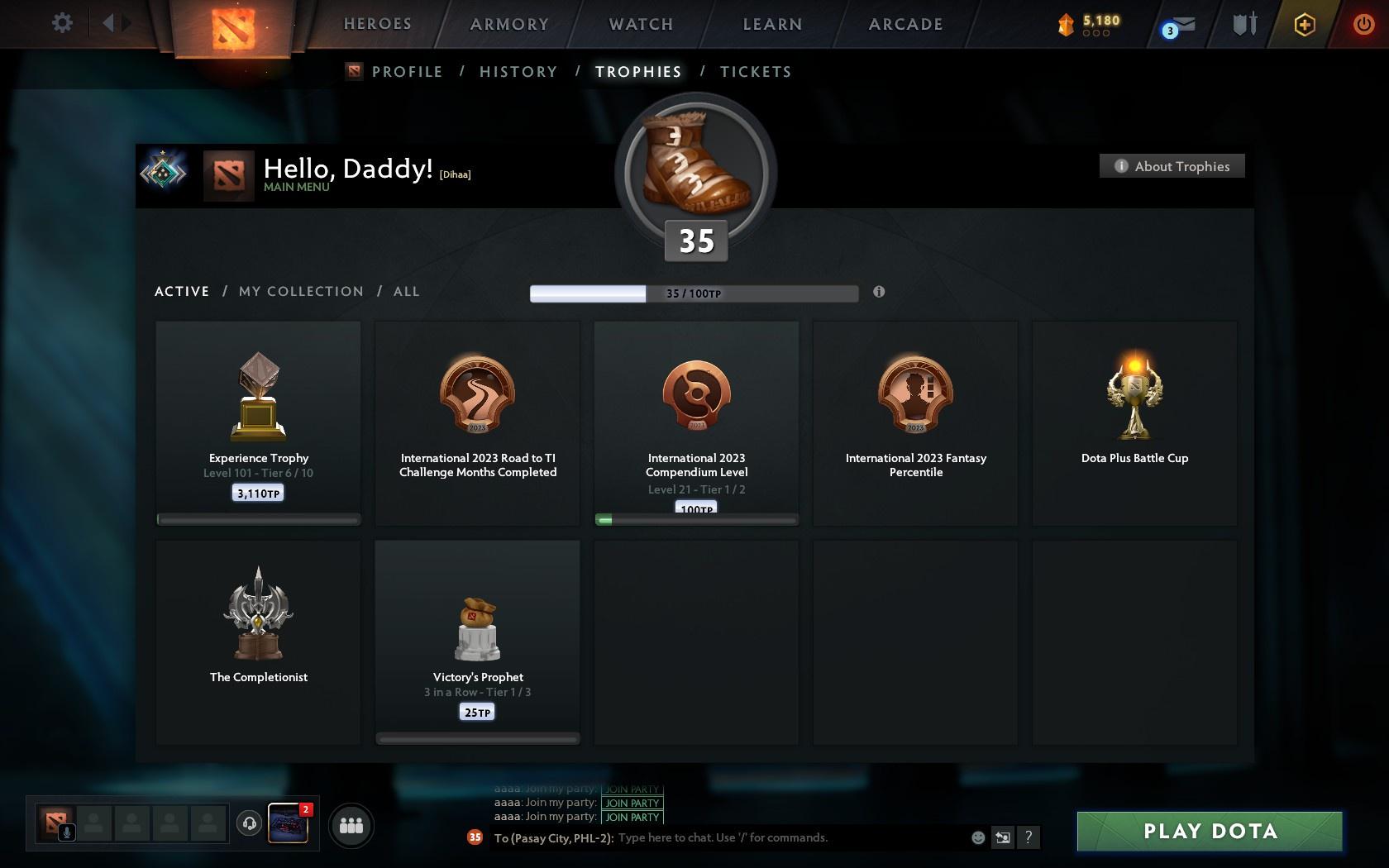This screenshot has width=1389, height=868.
Task: Click the info icon next to the TP bar
Action: (x=879, y=292)
